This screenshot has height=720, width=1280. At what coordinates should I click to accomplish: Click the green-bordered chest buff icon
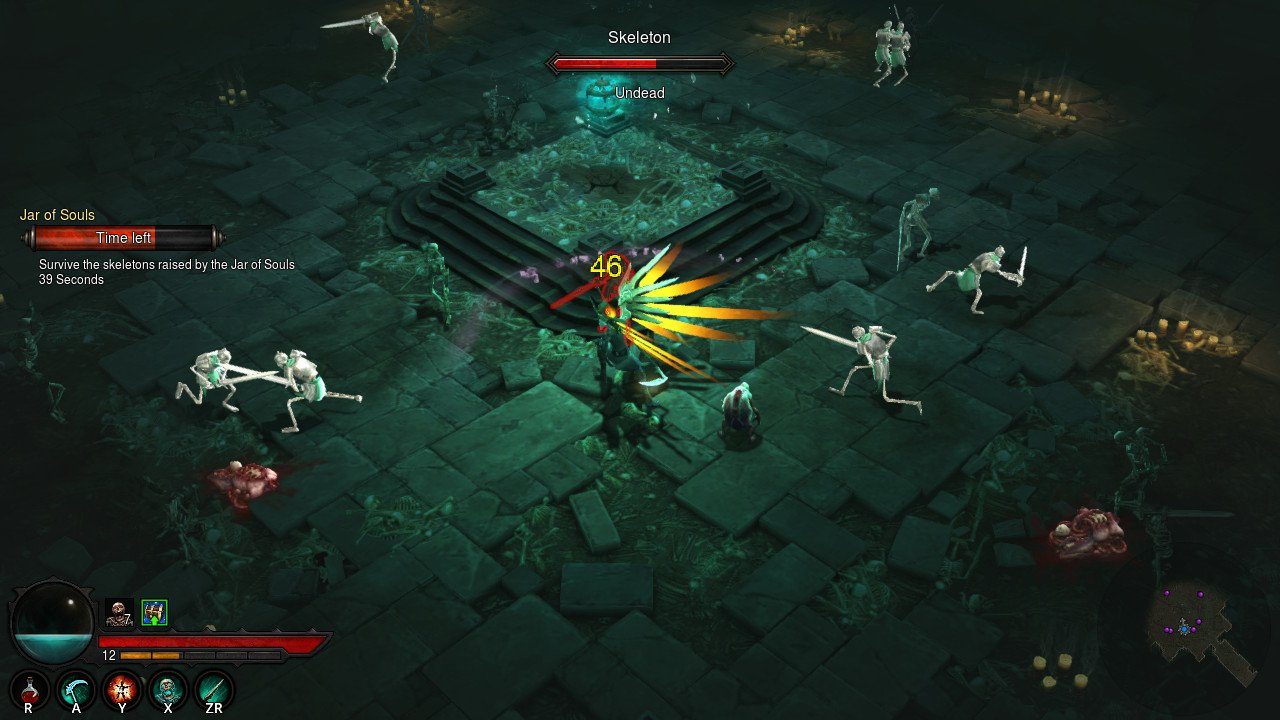point(154,612)
